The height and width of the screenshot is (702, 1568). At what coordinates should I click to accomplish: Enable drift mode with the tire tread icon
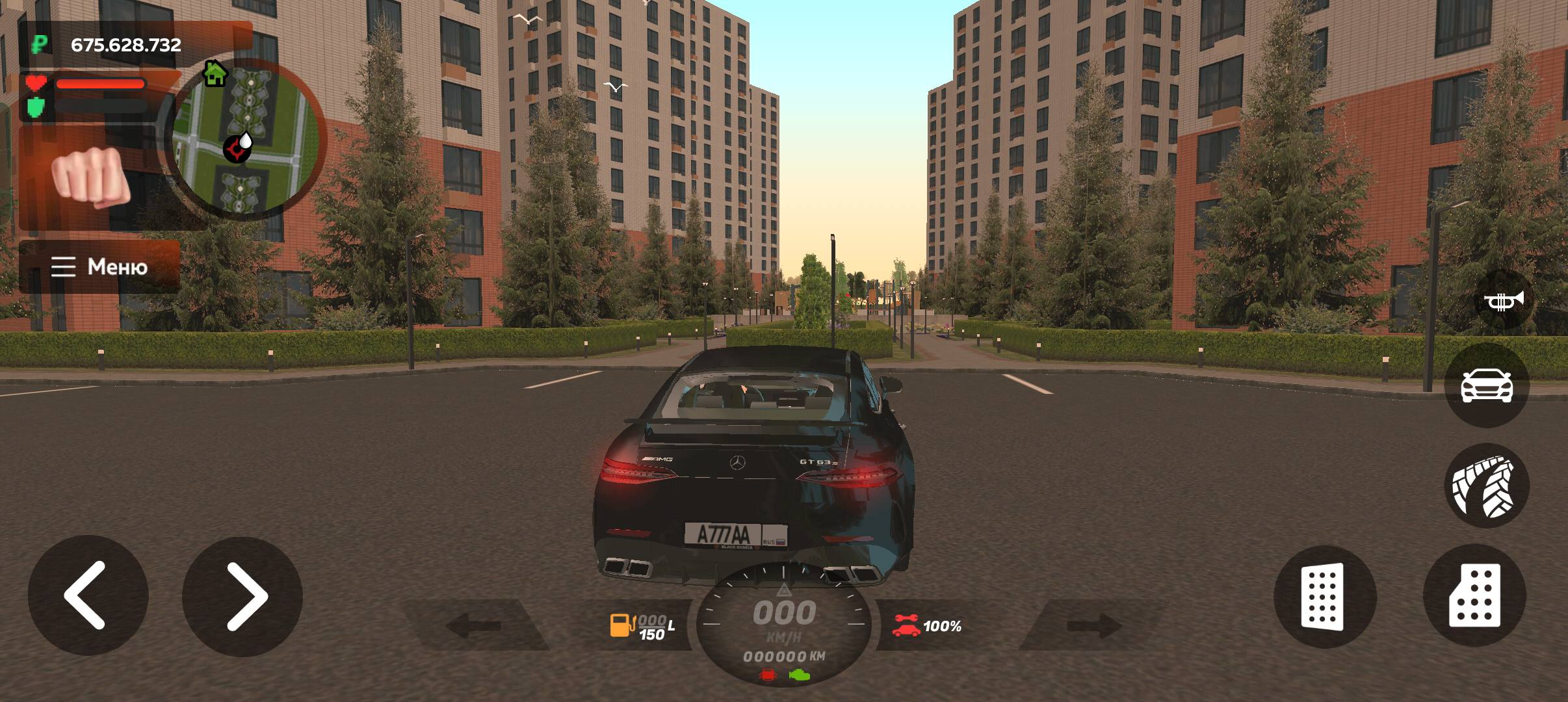[x=1485, y=486]
